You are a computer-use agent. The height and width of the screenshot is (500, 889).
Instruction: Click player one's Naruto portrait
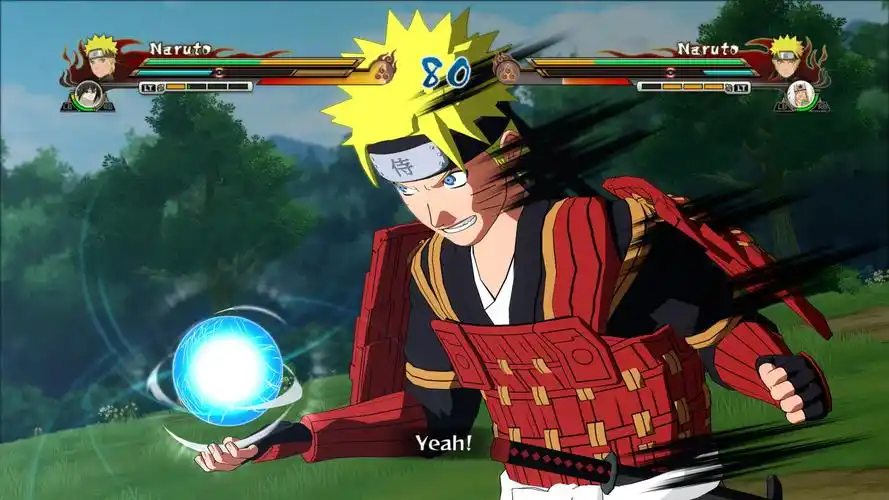[99, 57]
